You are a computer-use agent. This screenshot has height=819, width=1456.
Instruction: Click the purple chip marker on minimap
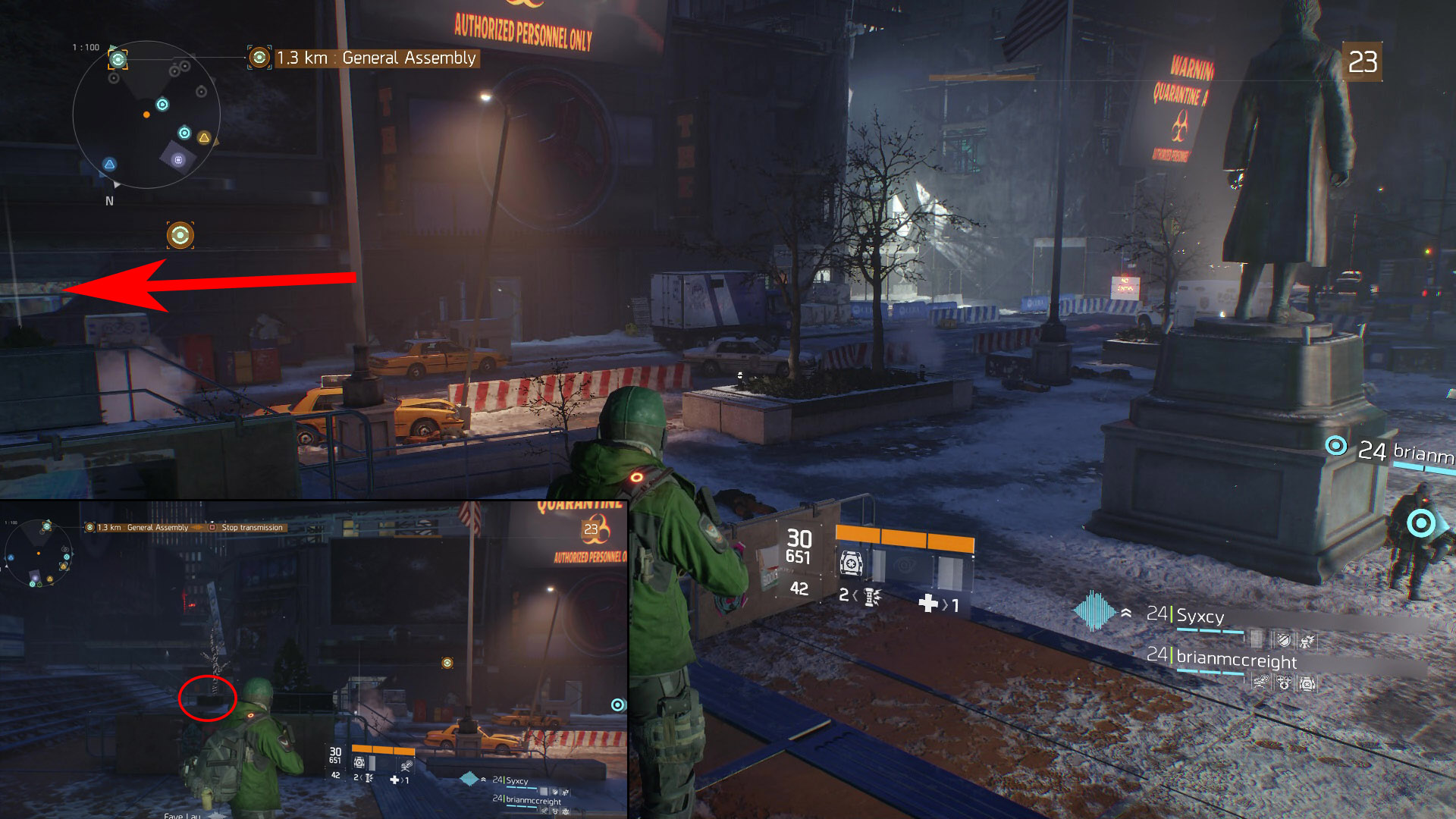tap(178, 160)
